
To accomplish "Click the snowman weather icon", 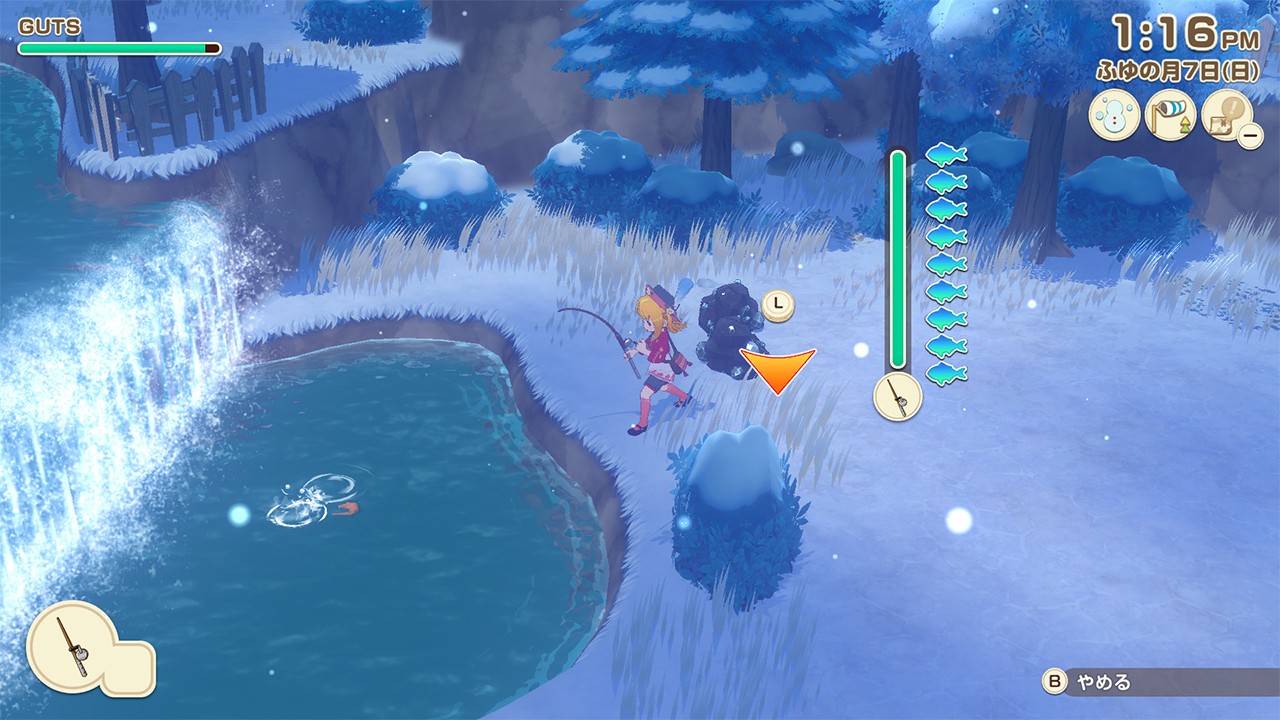I will pos(1114,116).
